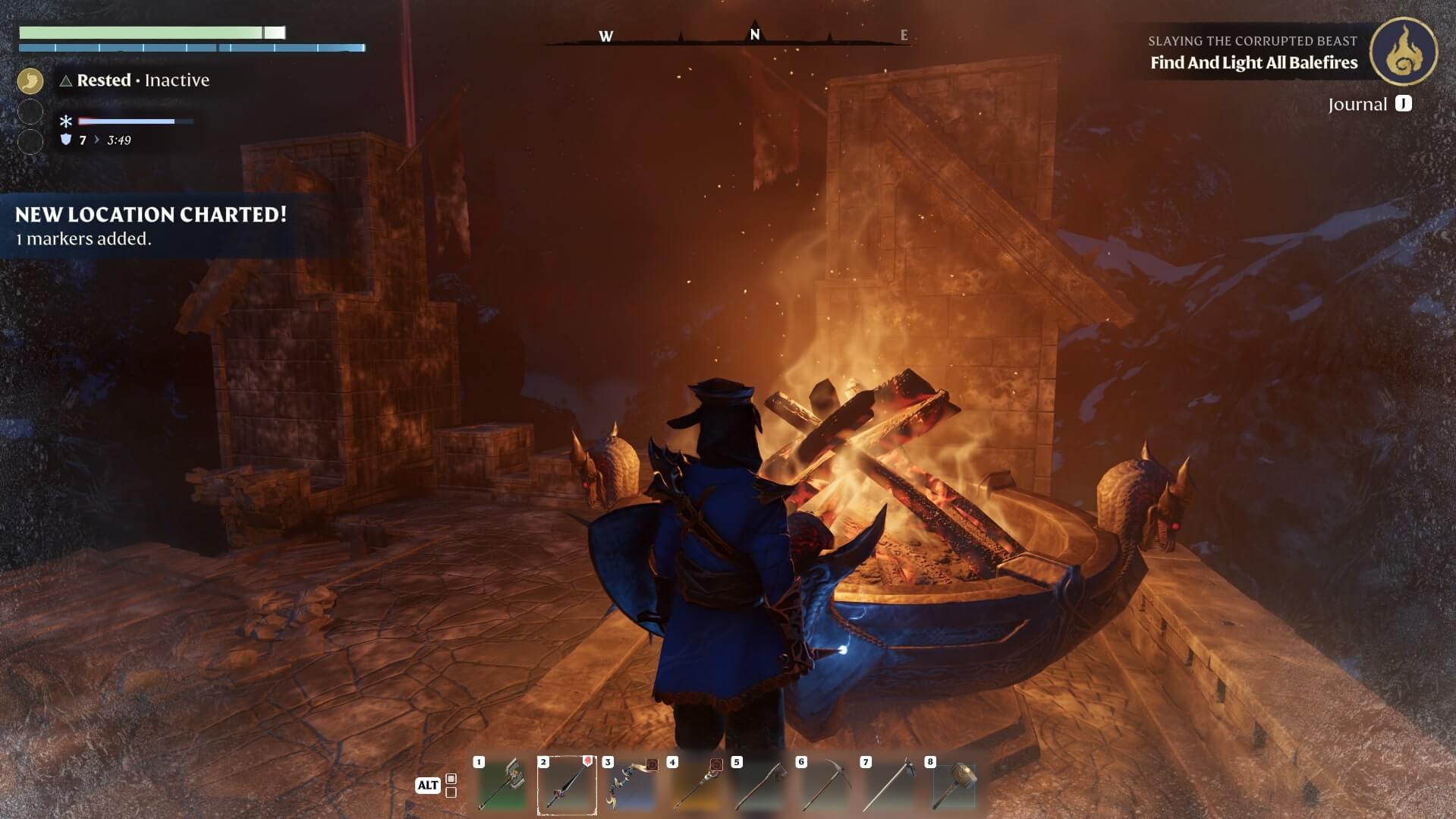Select the construction hammer in hotbar slot 8
The width and height of the screenshot is (1456, 819).
954,785
